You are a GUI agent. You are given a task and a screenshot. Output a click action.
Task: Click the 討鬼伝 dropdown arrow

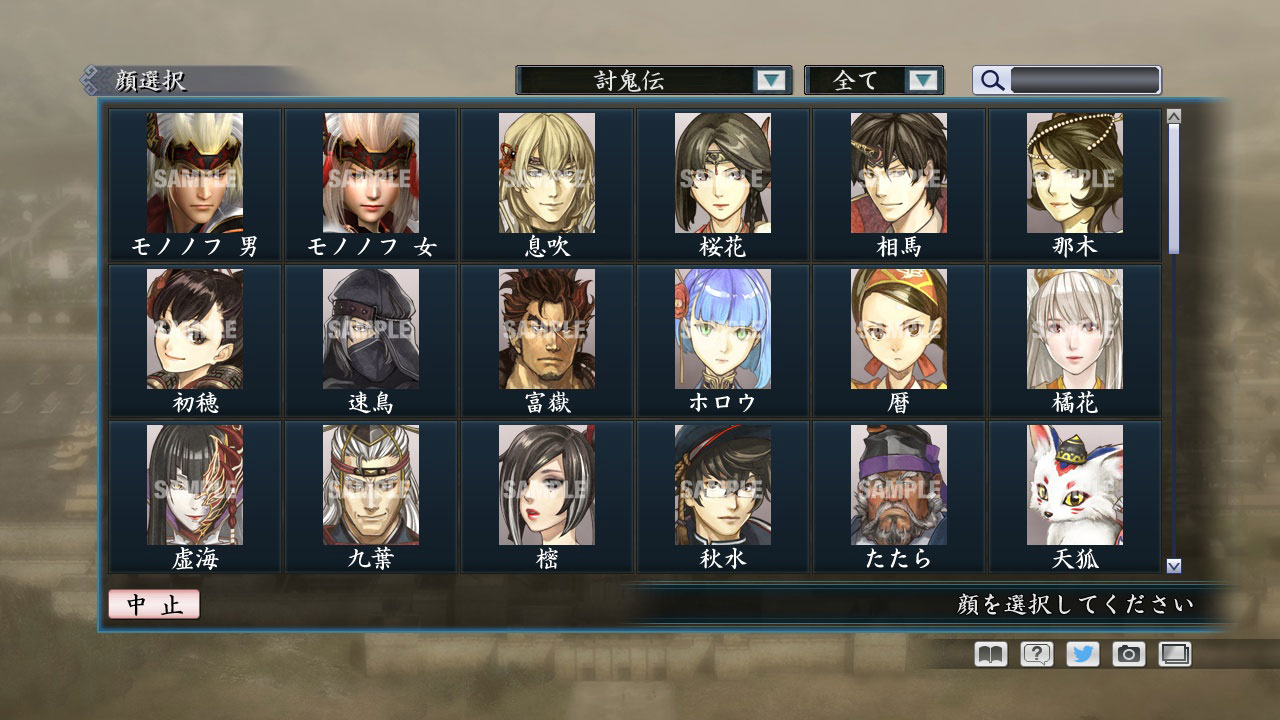coord(773,81)
